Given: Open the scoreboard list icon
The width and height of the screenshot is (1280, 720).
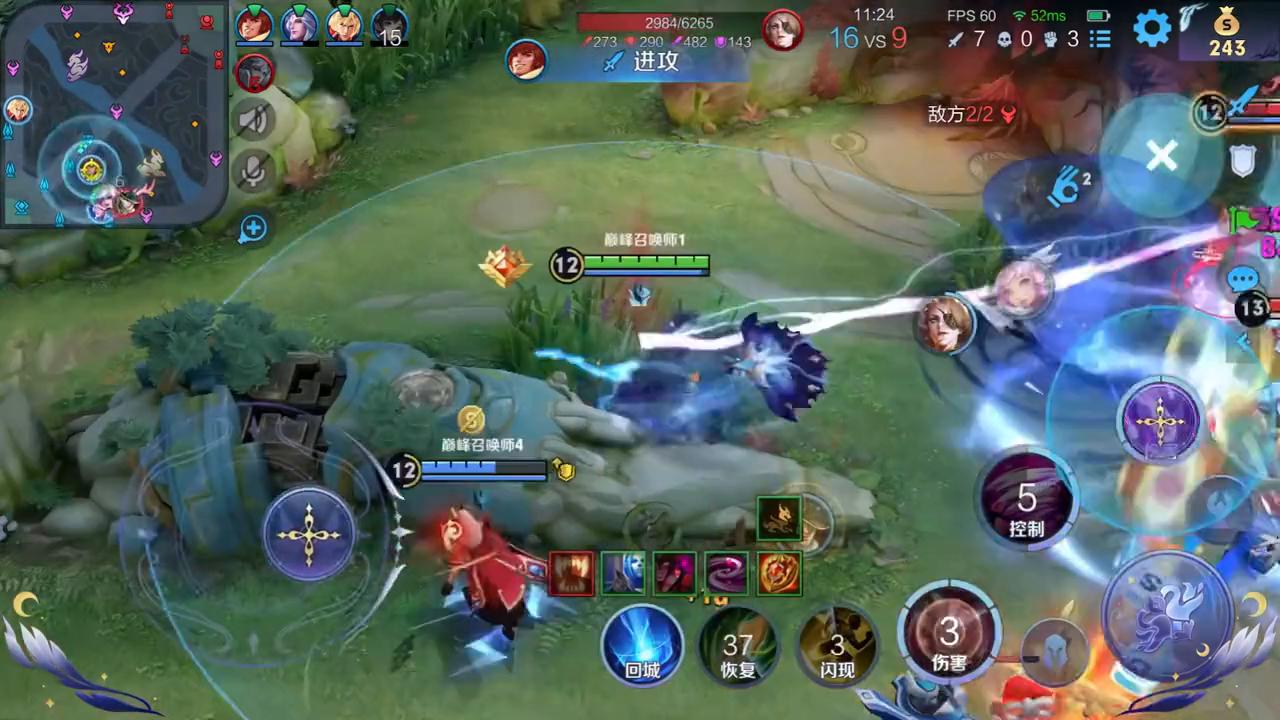Looking at the screenshot, I should point(1100,39).
